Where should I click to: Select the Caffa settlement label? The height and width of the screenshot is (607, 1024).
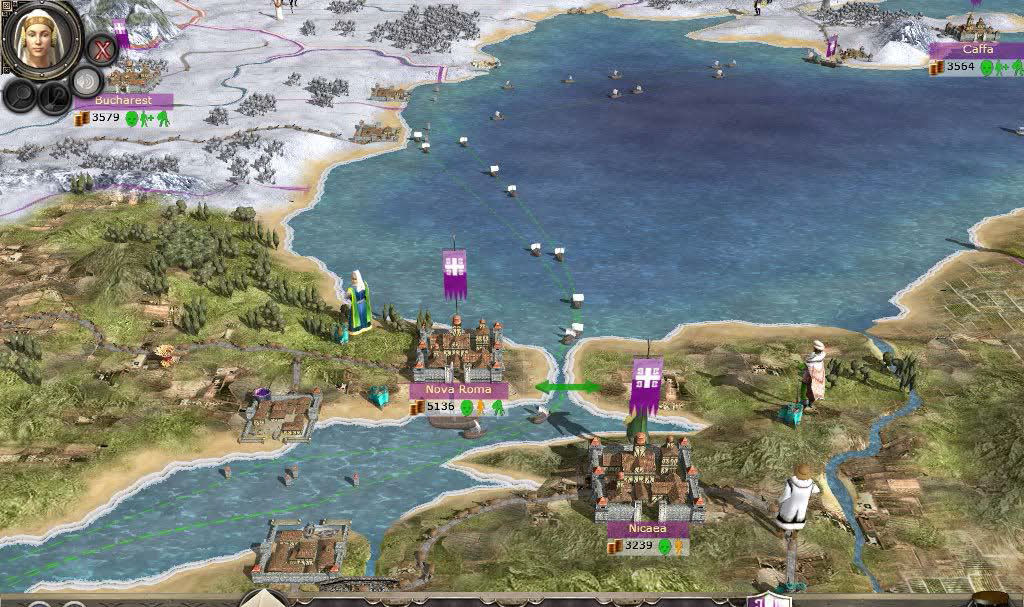pyautogui.click(x=976, y=49)
